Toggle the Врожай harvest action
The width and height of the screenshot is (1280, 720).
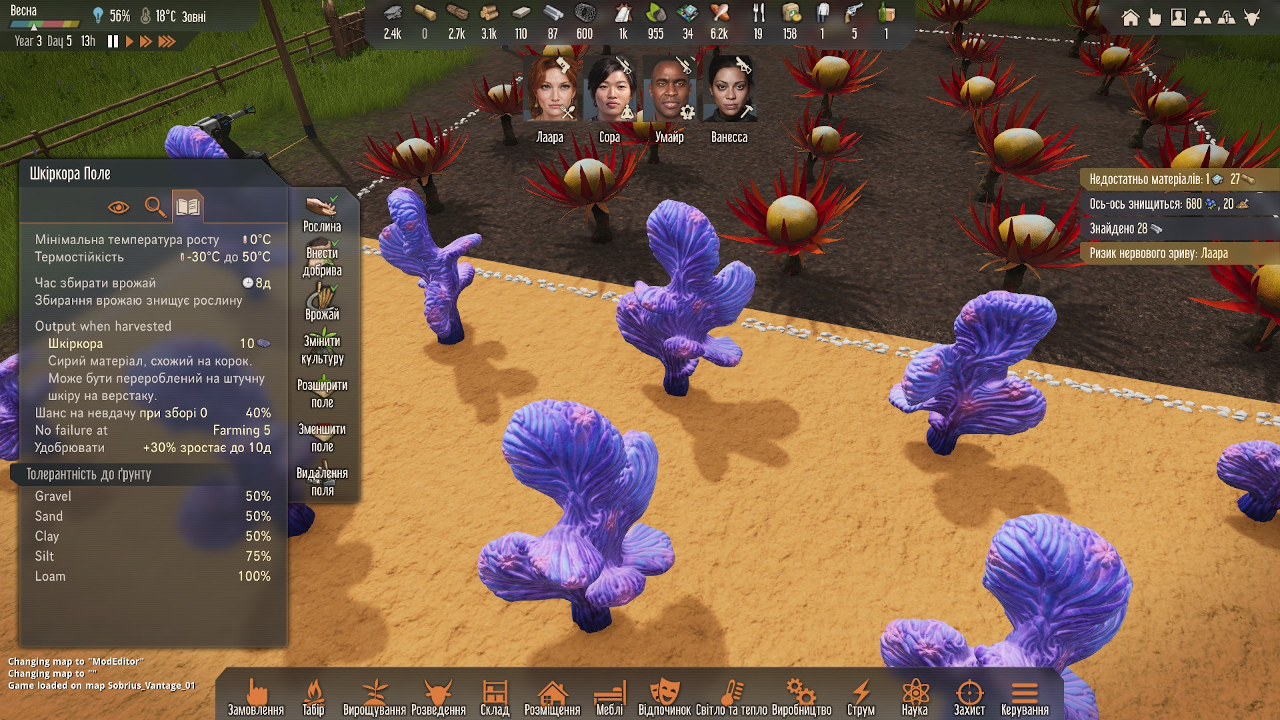(x=322, y=302)
